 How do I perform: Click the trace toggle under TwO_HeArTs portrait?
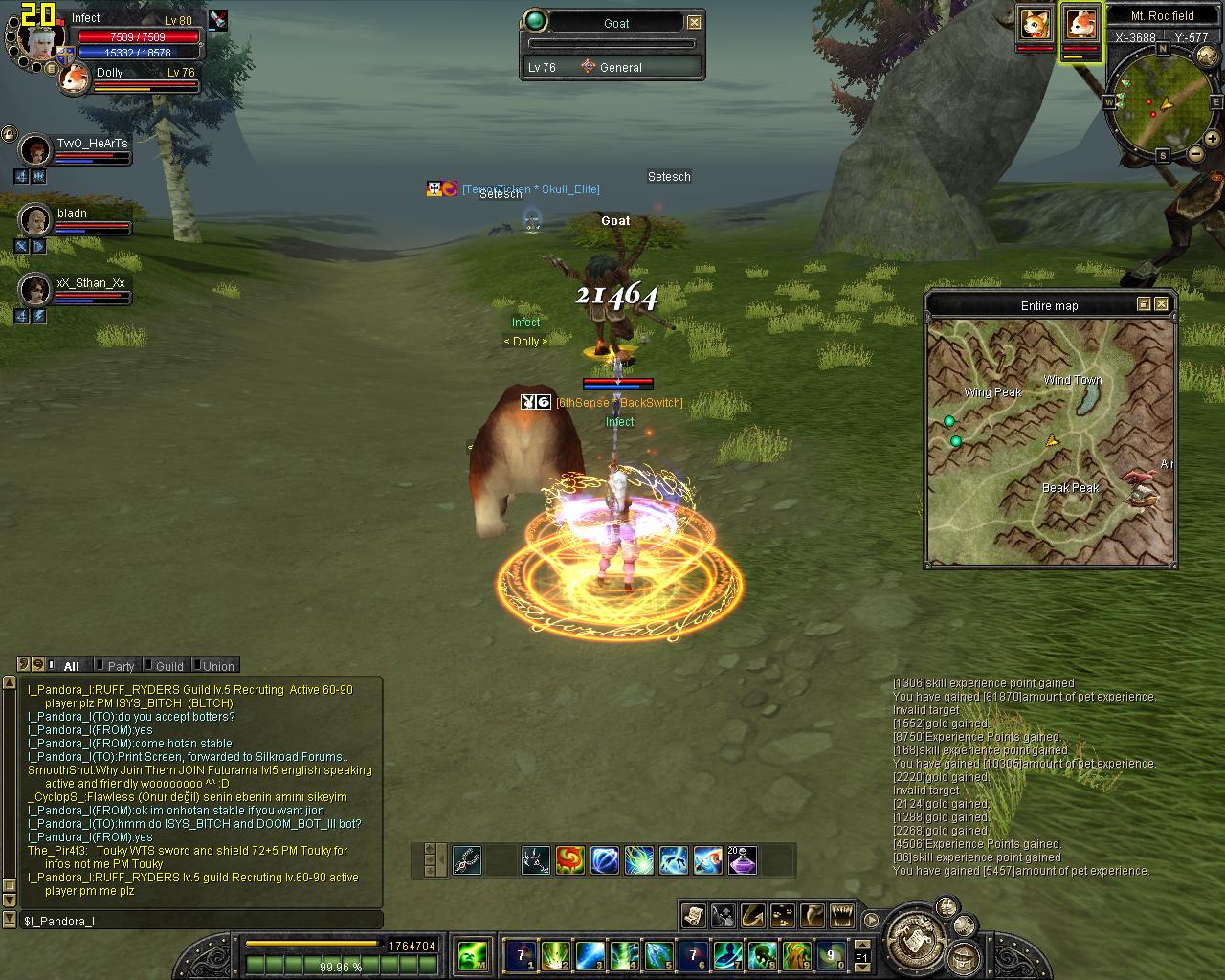[21, 176]
